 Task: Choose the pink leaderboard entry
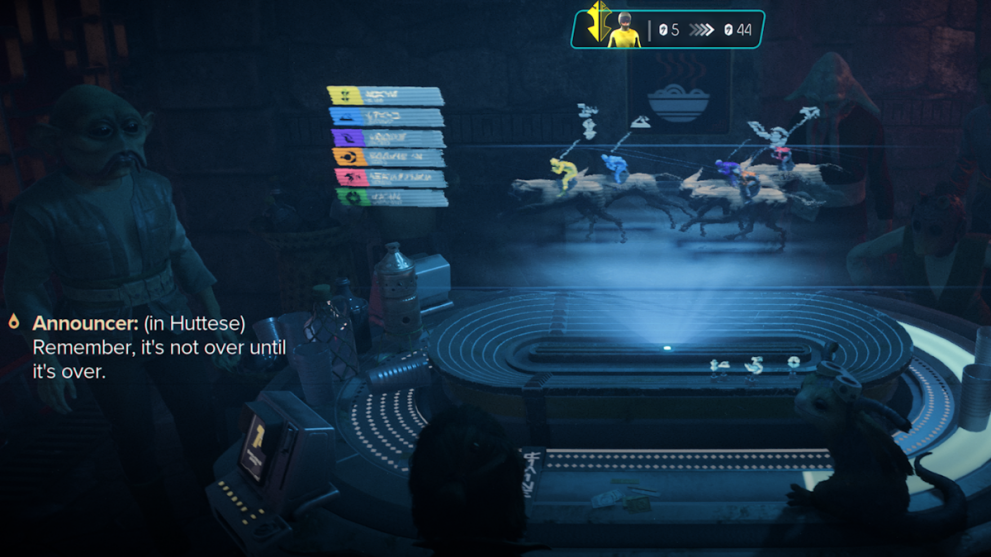pos(389,177)
